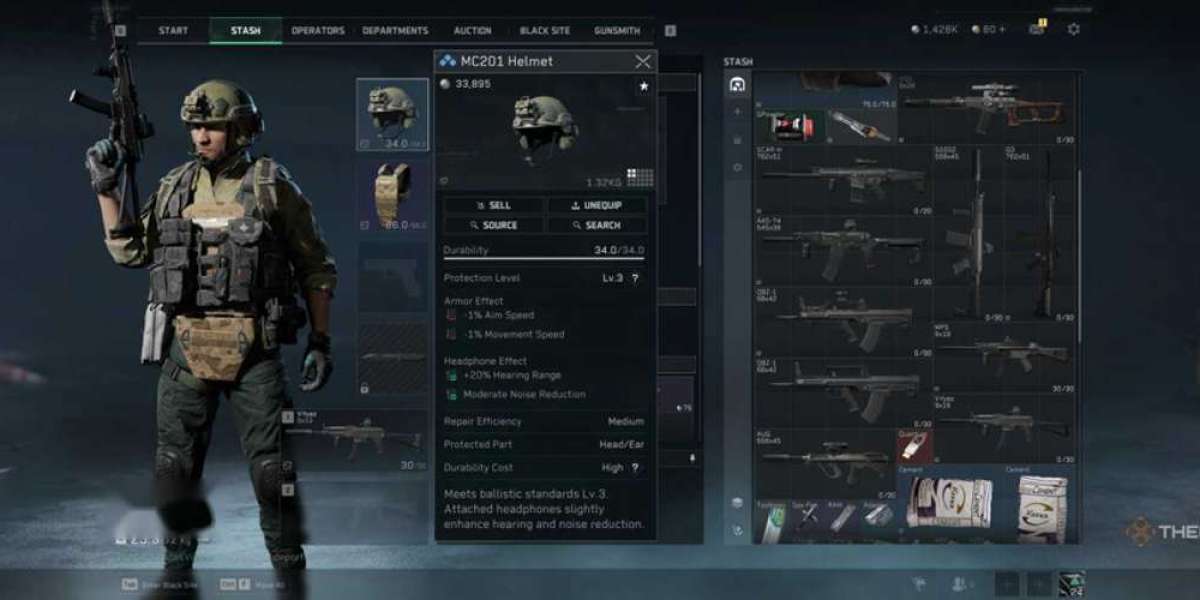This screenshot has height=600, width=1200.
Task: Open the AUCTION tab
Action: click(x=472, y=31)
